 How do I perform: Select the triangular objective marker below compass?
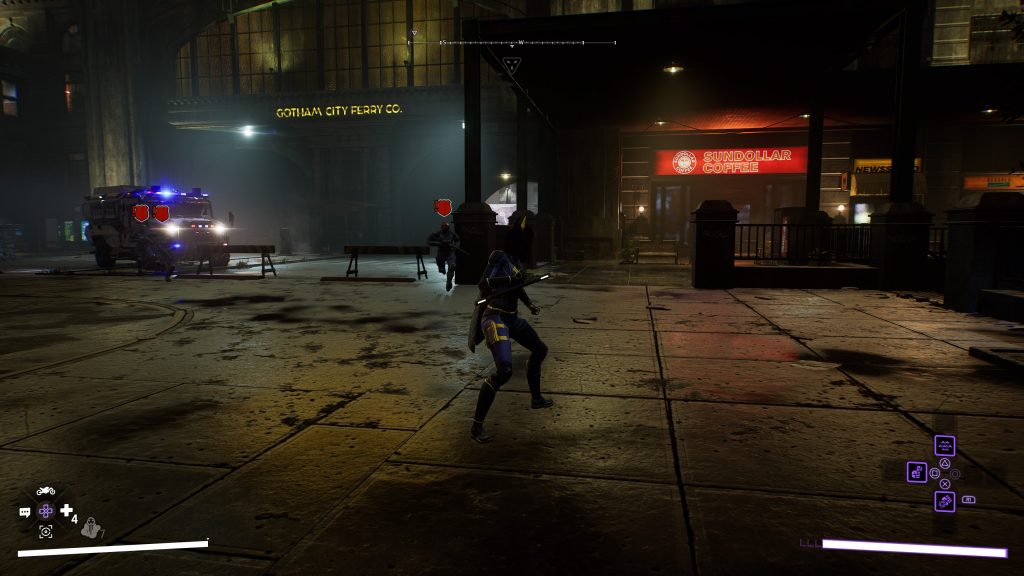point(512,66)
